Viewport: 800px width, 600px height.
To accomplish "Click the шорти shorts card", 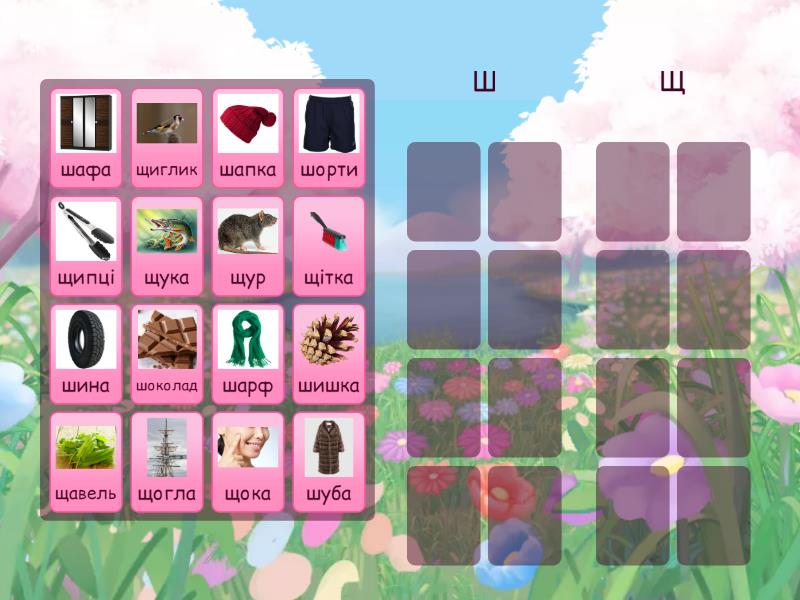I will [x=329, y=138].
